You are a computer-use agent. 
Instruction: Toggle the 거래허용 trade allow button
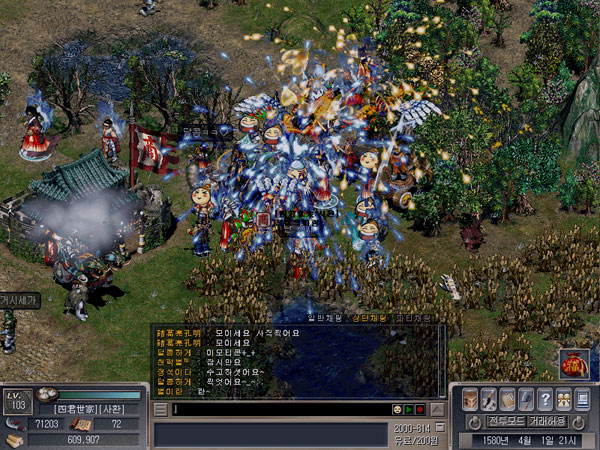click(x=548, y=422)
